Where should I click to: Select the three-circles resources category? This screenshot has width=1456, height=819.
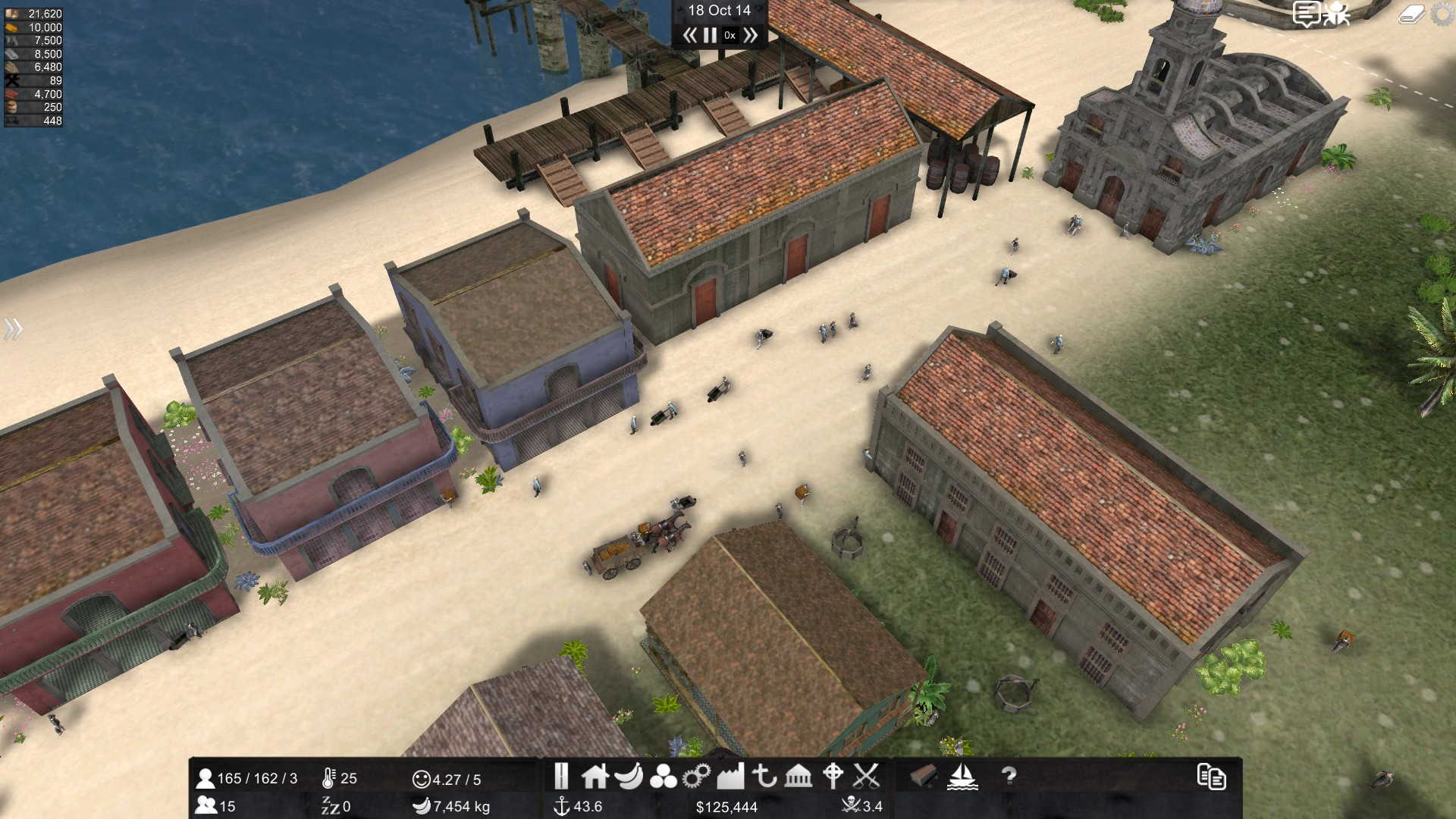click(663, 777)
